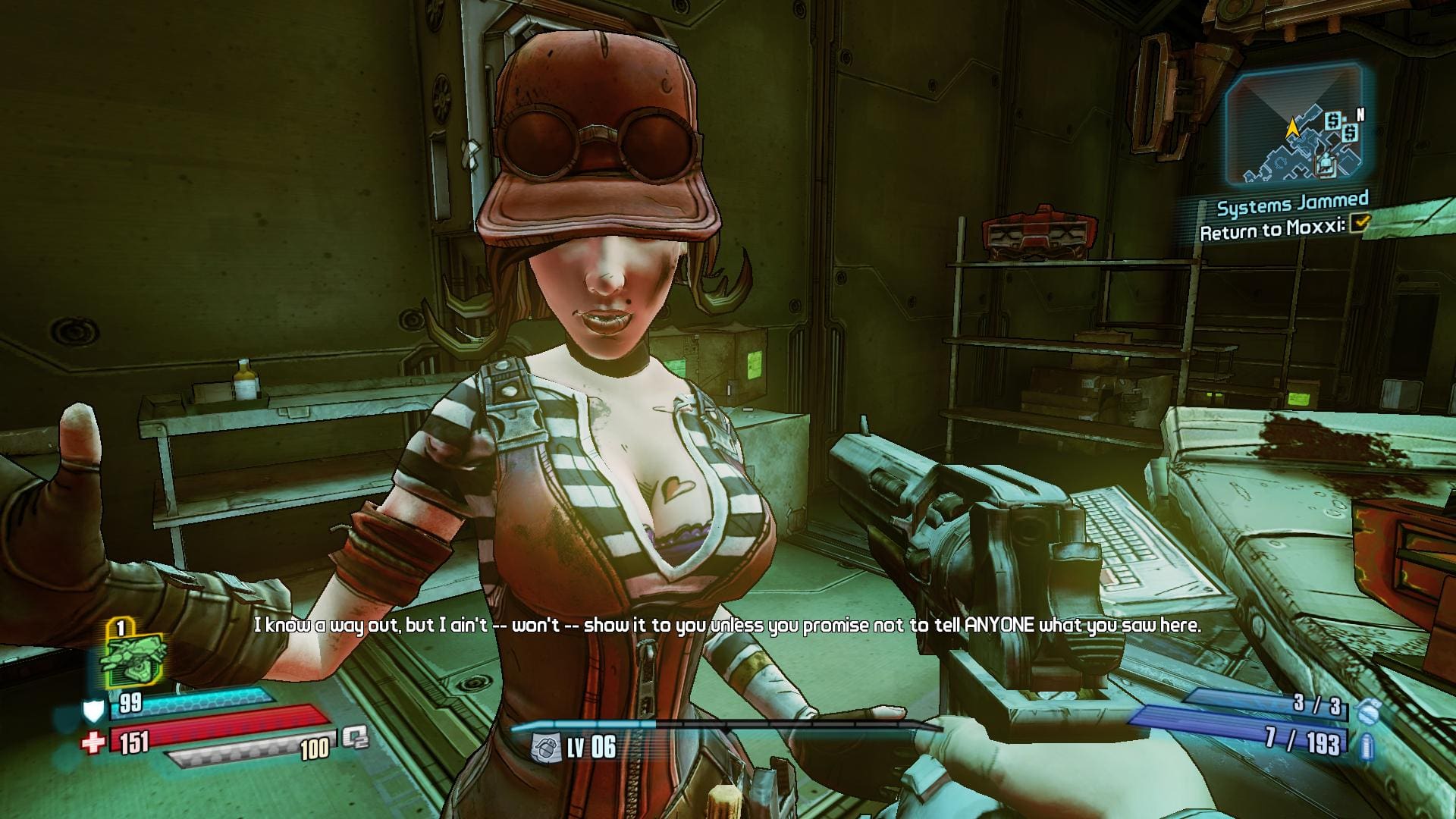
Task: Click the bullet ammo icon beside 7 / 193
Action: pyautogui.click(x=1365, y=745)
